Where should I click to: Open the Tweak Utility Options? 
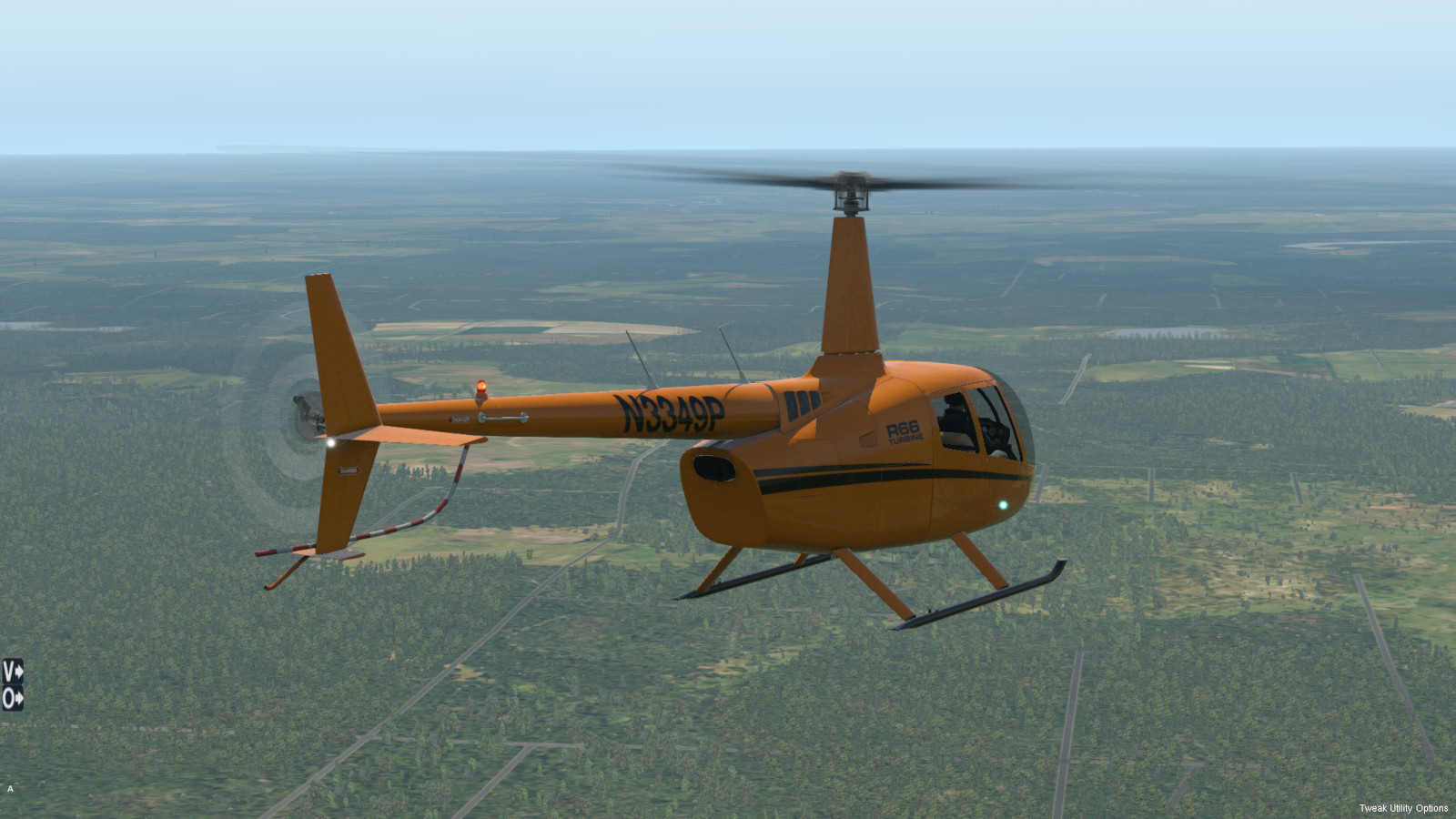(x=1402, y=808)
